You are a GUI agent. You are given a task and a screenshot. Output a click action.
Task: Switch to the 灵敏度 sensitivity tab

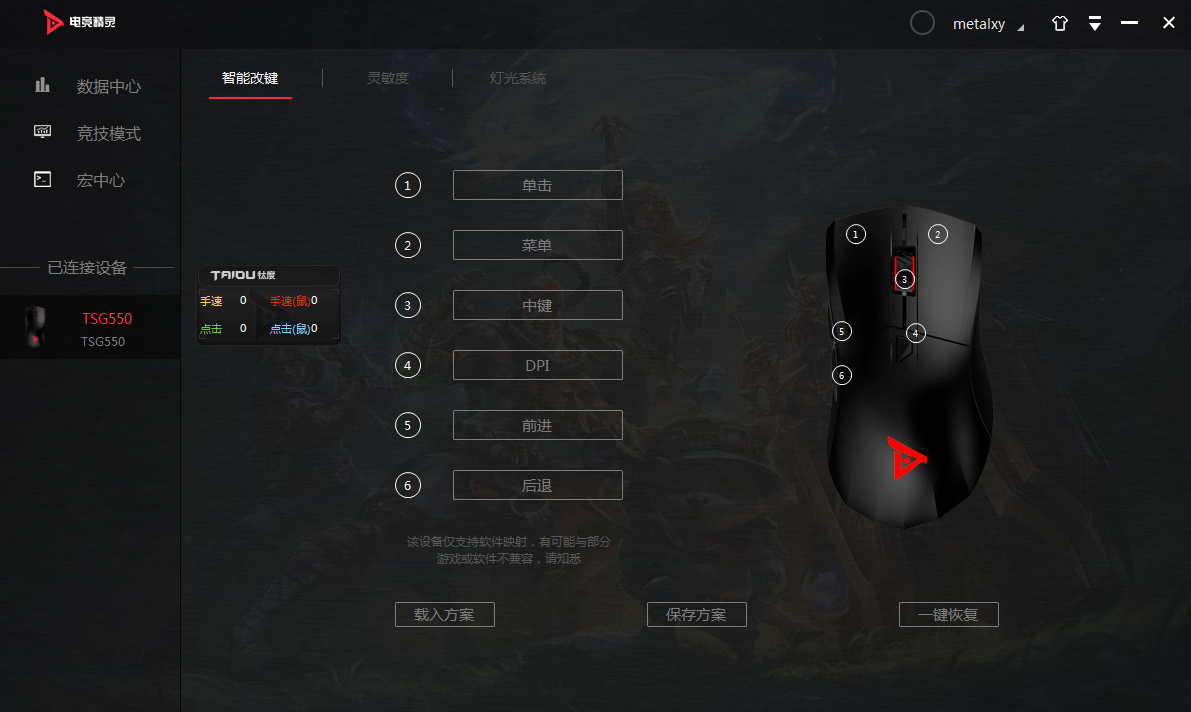(388, 78)
